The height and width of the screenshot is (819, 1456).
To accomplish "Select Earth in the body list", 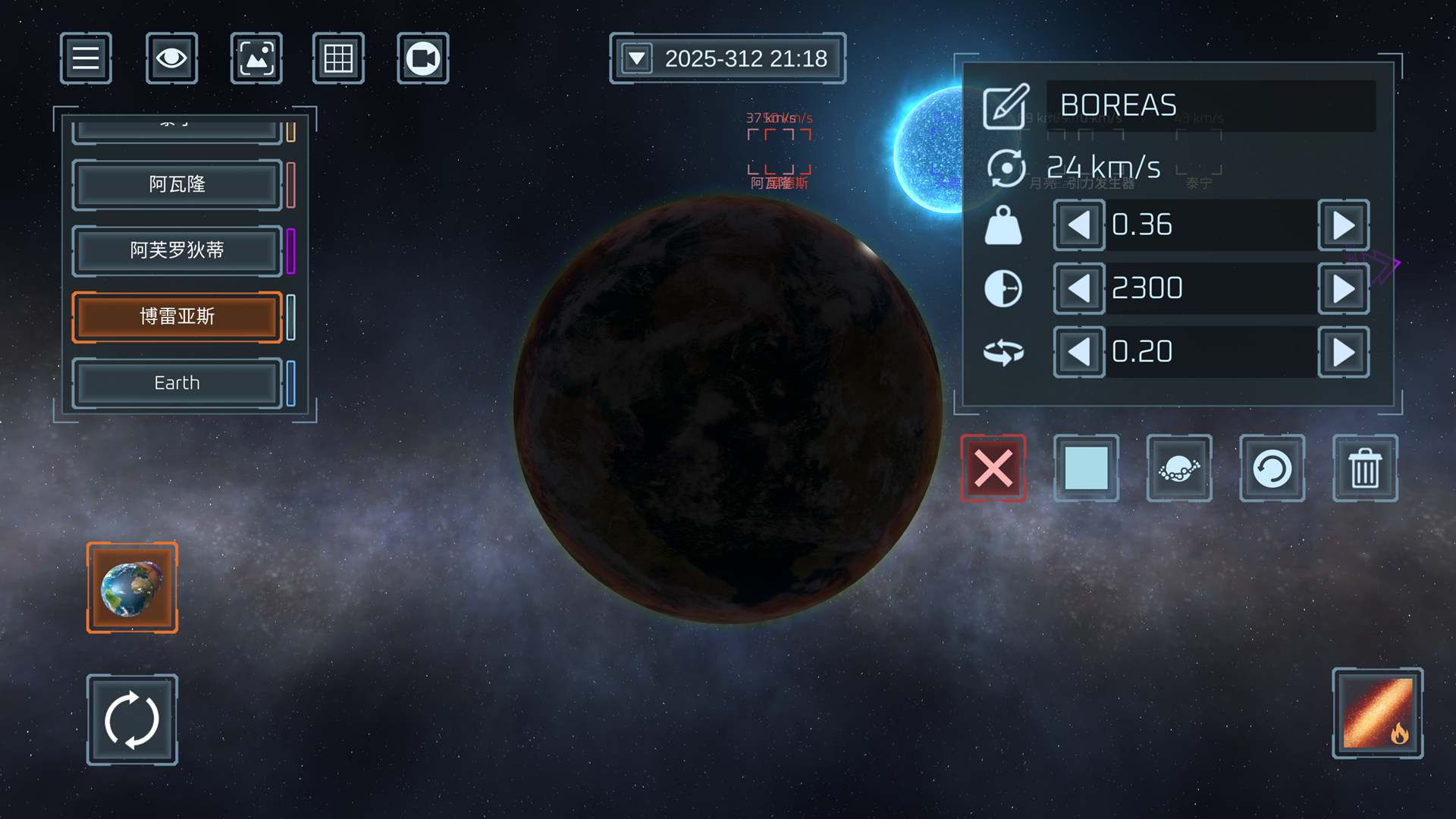I will tap(177, 383).
